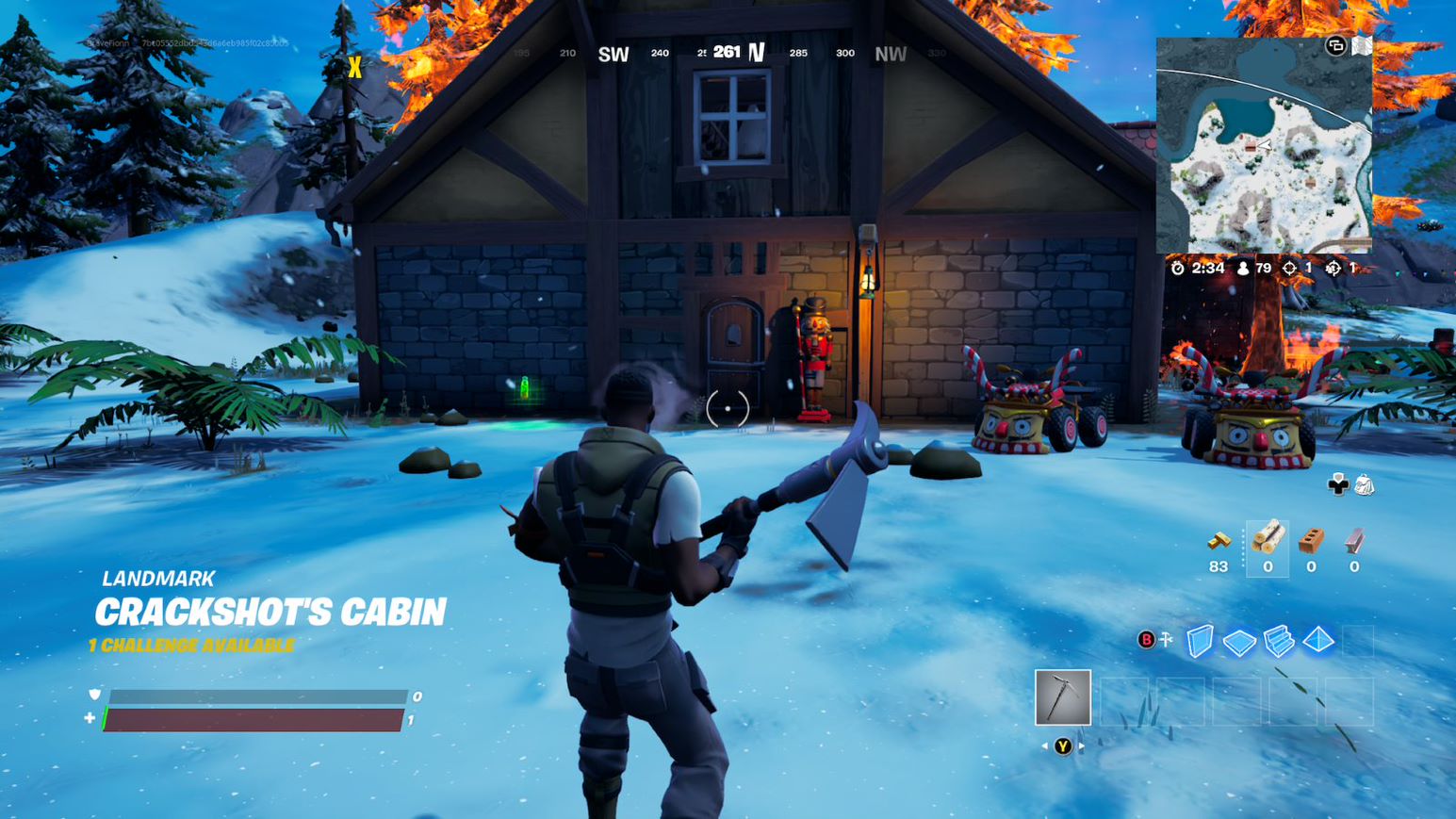The height and width of the screenshot is (819, 1456).
Task: Select the wall build piece icon
Action: pos(1200,641)
